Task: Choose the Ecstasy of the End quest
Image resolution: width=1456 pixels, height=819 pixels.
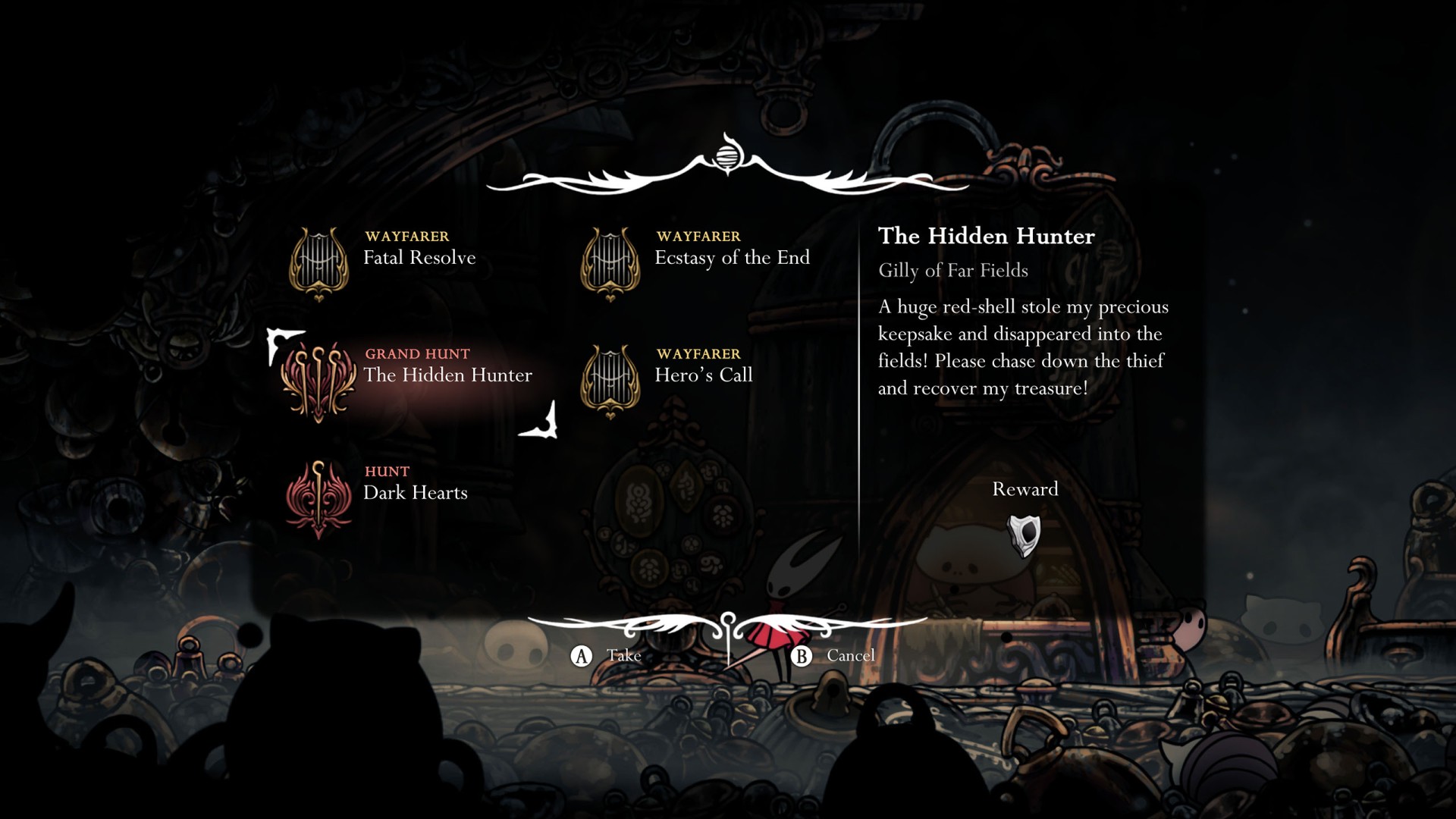Action: click(731, 258)
